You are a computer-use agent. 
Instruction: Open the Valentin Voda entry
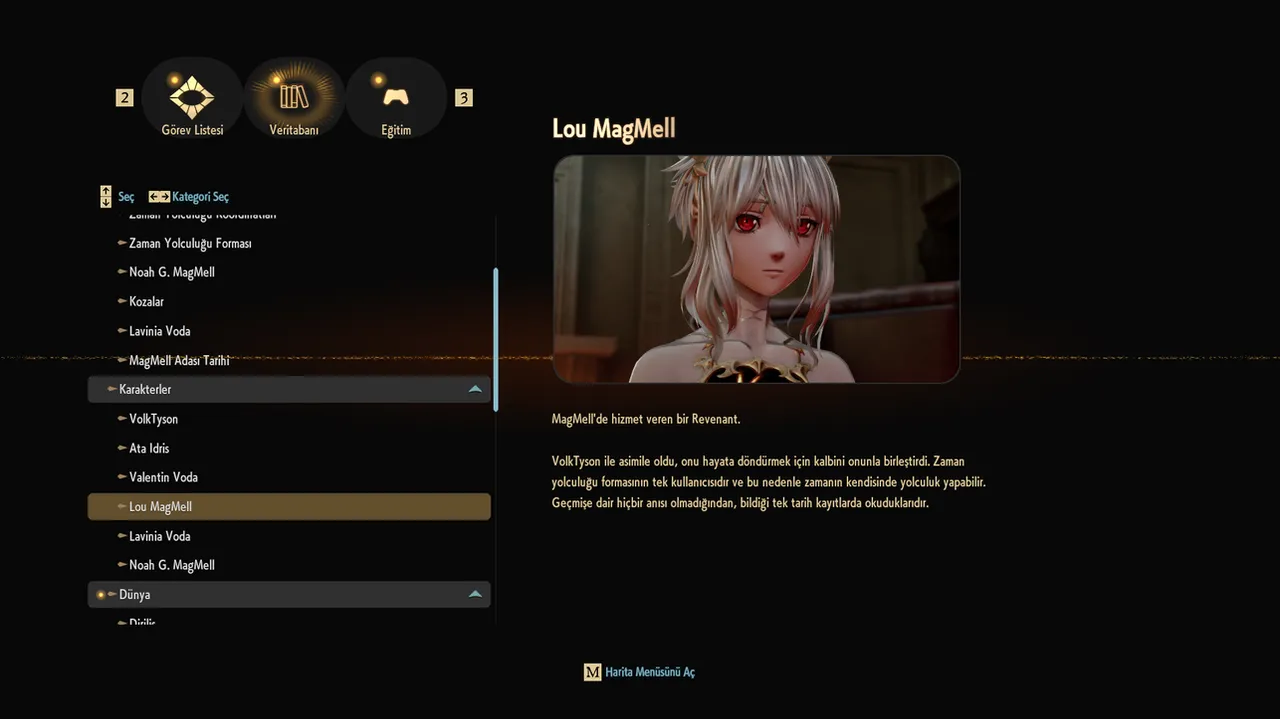163,477
